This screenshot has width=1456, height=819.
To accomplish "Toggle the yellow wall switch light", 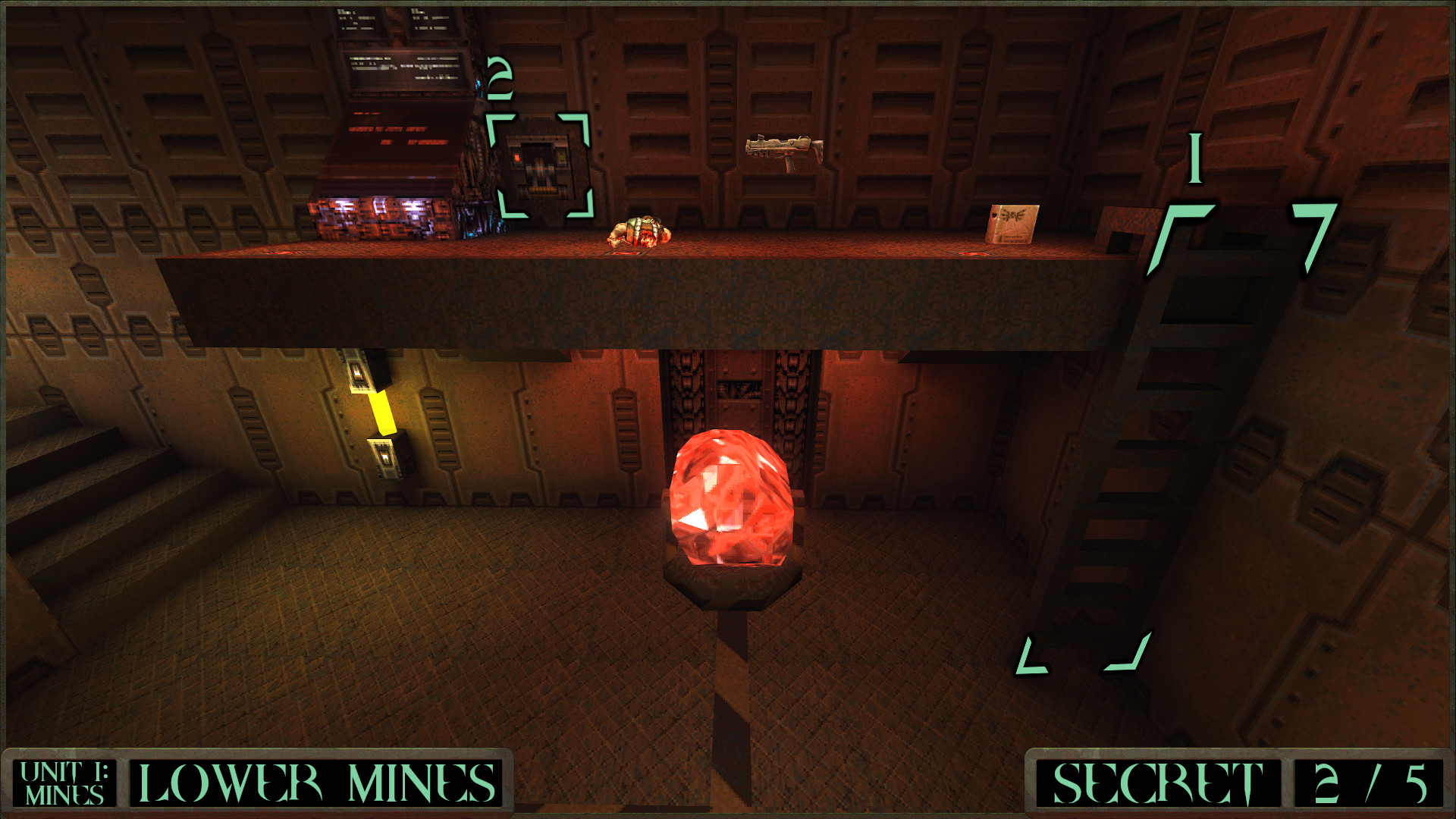I will click(383, 413).
